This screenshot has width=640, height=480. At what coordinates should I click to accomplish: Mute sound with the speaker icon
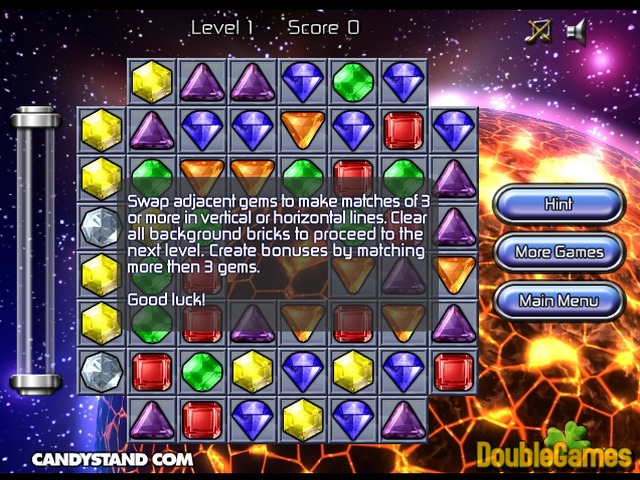coord(575,31)
